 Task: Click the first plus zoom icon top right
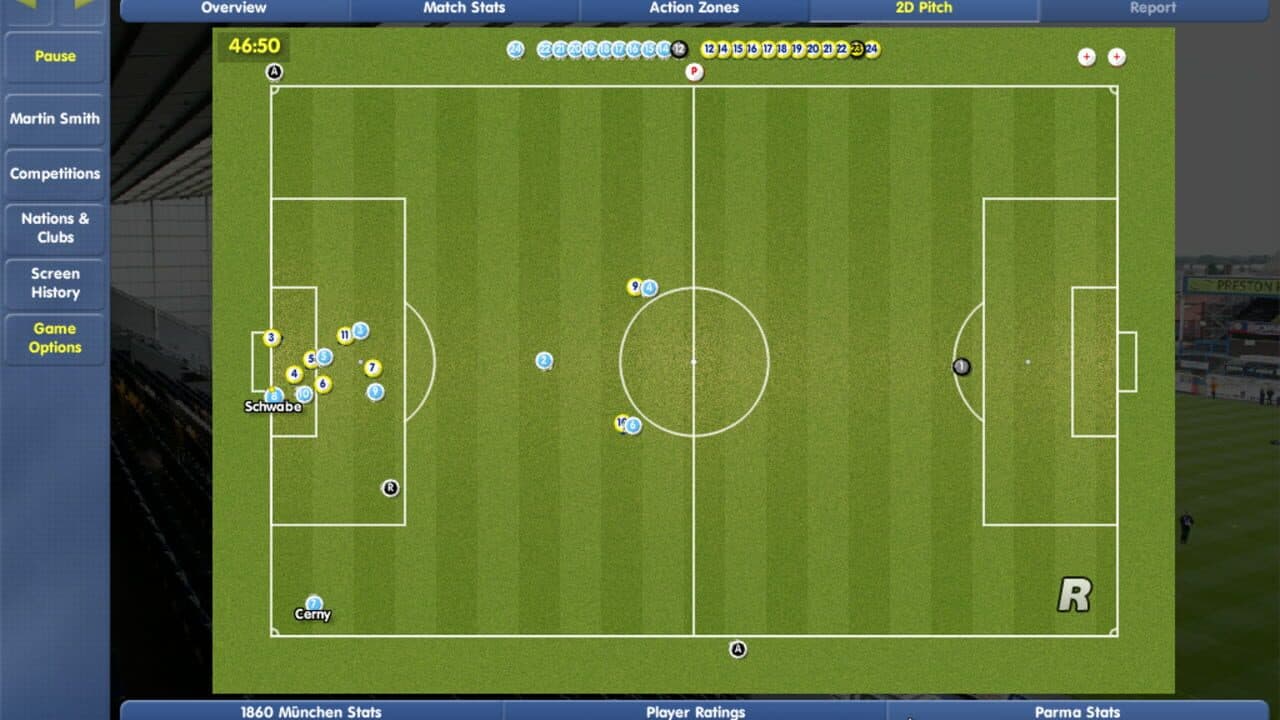point(1085,57)
